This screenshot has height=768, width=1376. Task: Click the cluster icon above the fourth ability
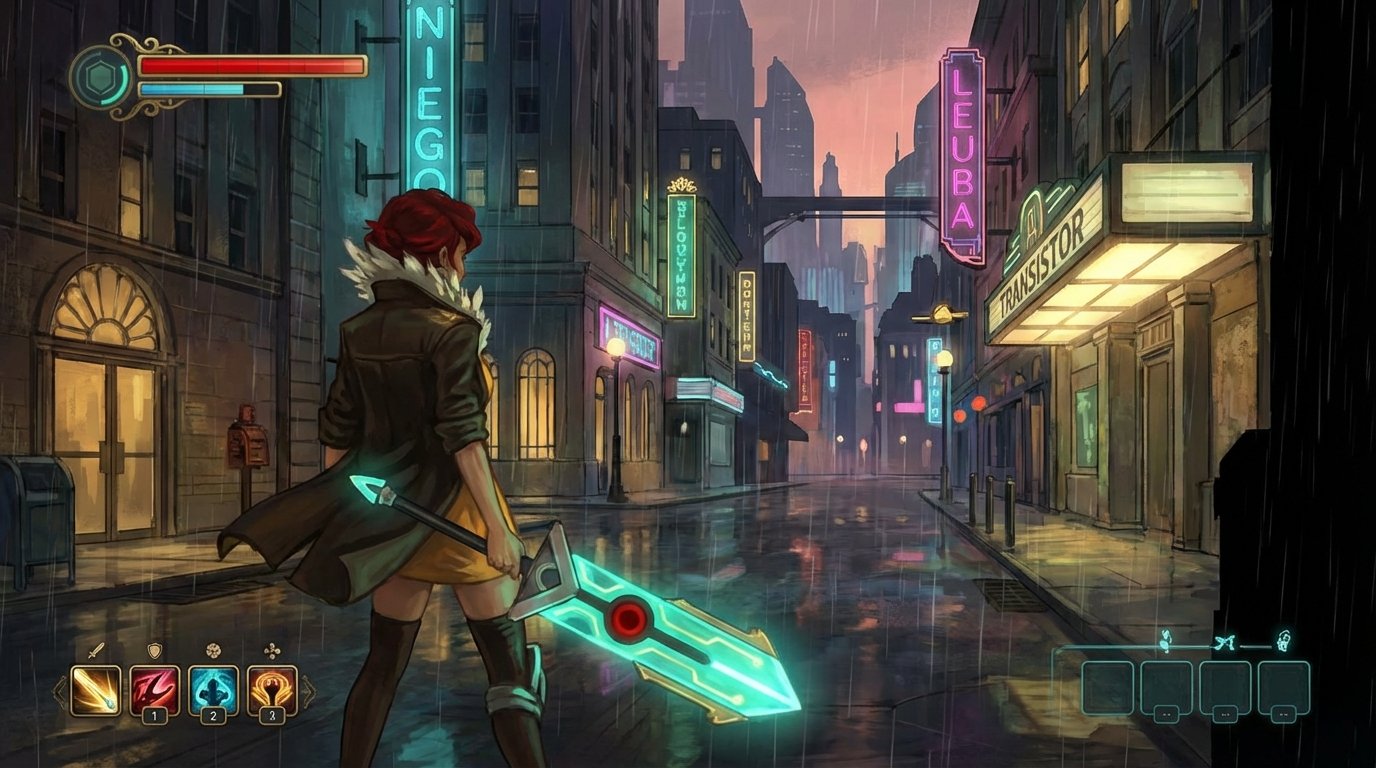(x=272, y=650)
